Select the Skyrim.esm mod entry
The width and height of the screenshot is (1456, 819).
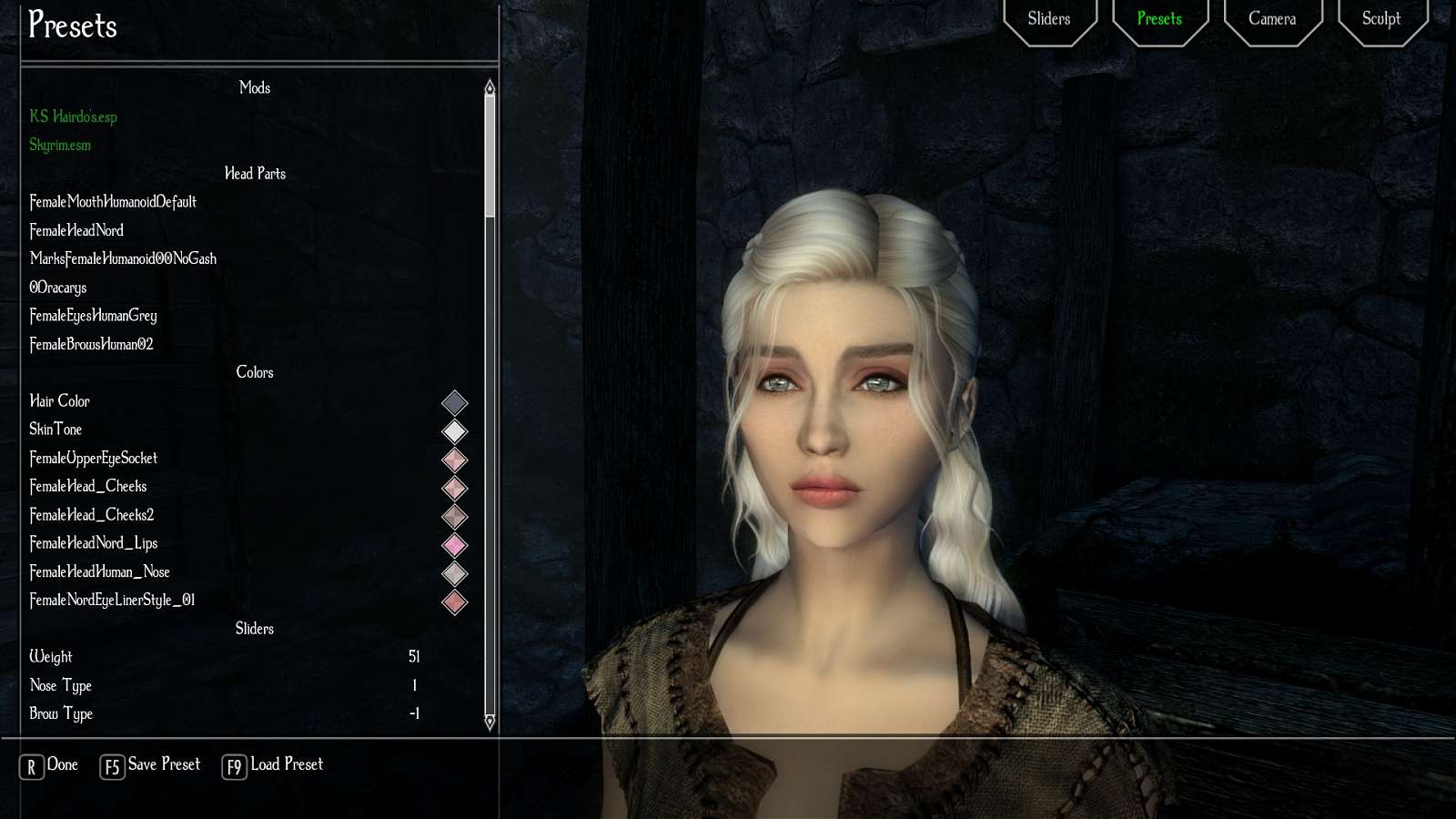coord(60,145)
